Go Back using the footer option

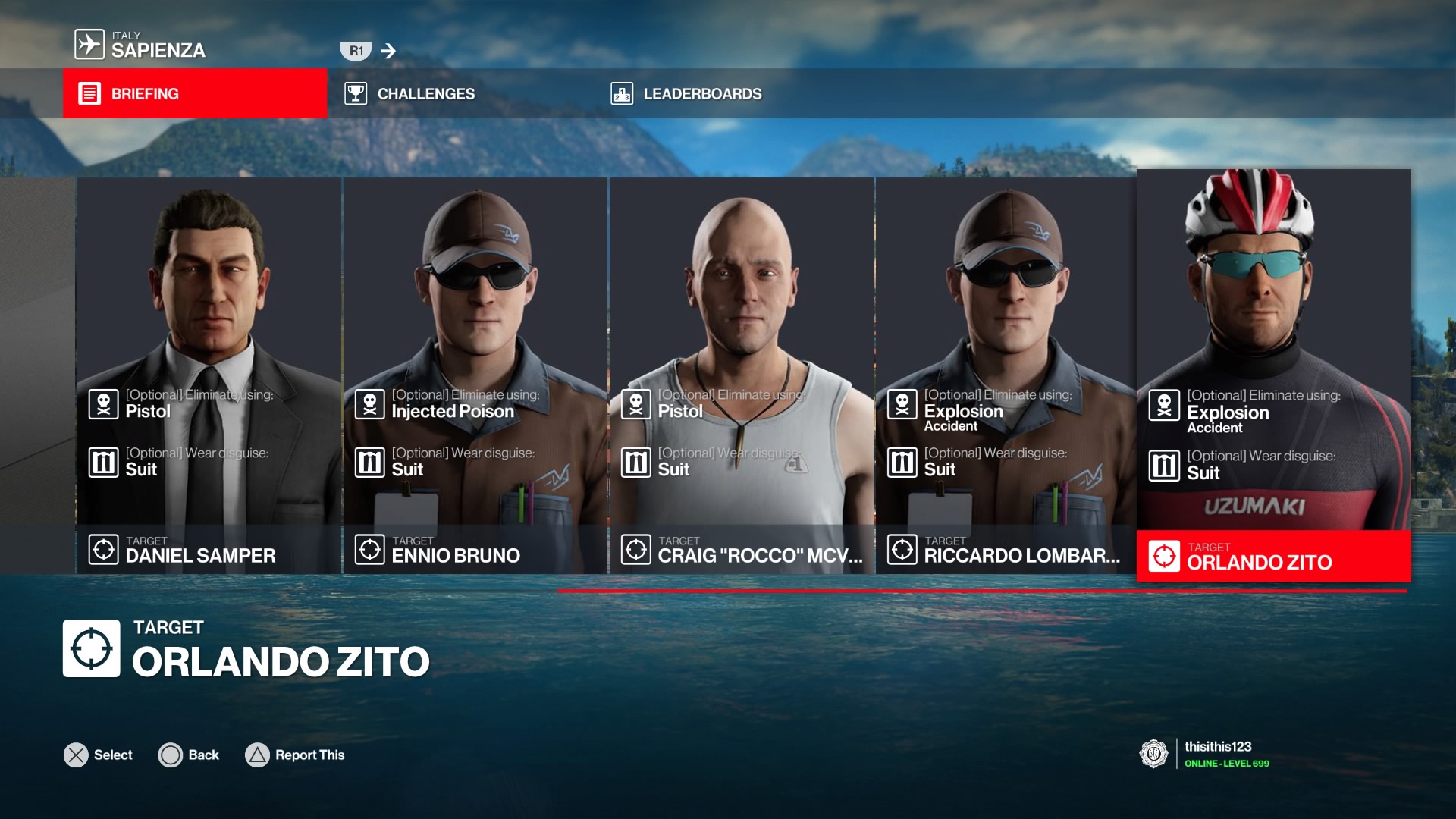coord(189,755)
